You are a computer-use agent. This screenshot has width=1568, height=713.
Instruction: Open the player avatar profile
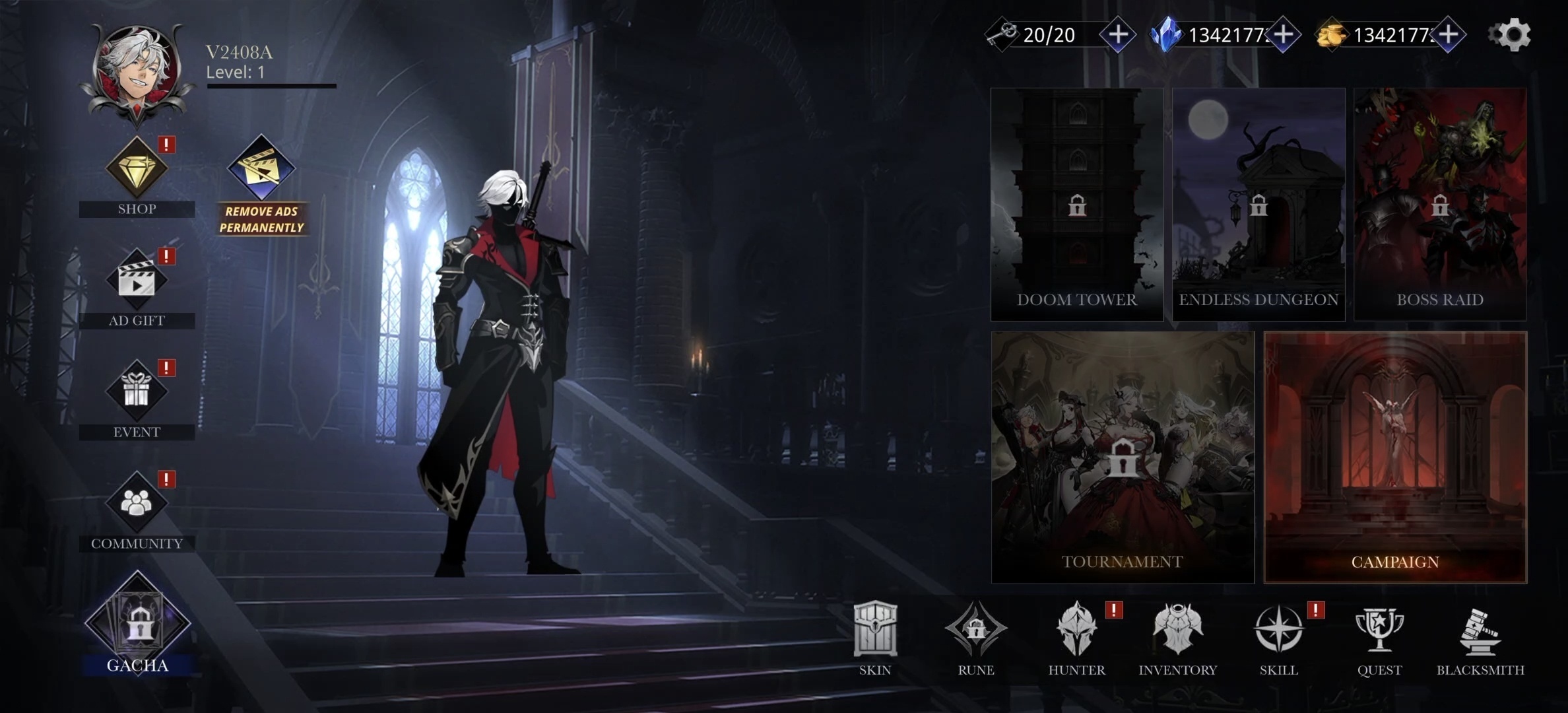tap(137, 71)
